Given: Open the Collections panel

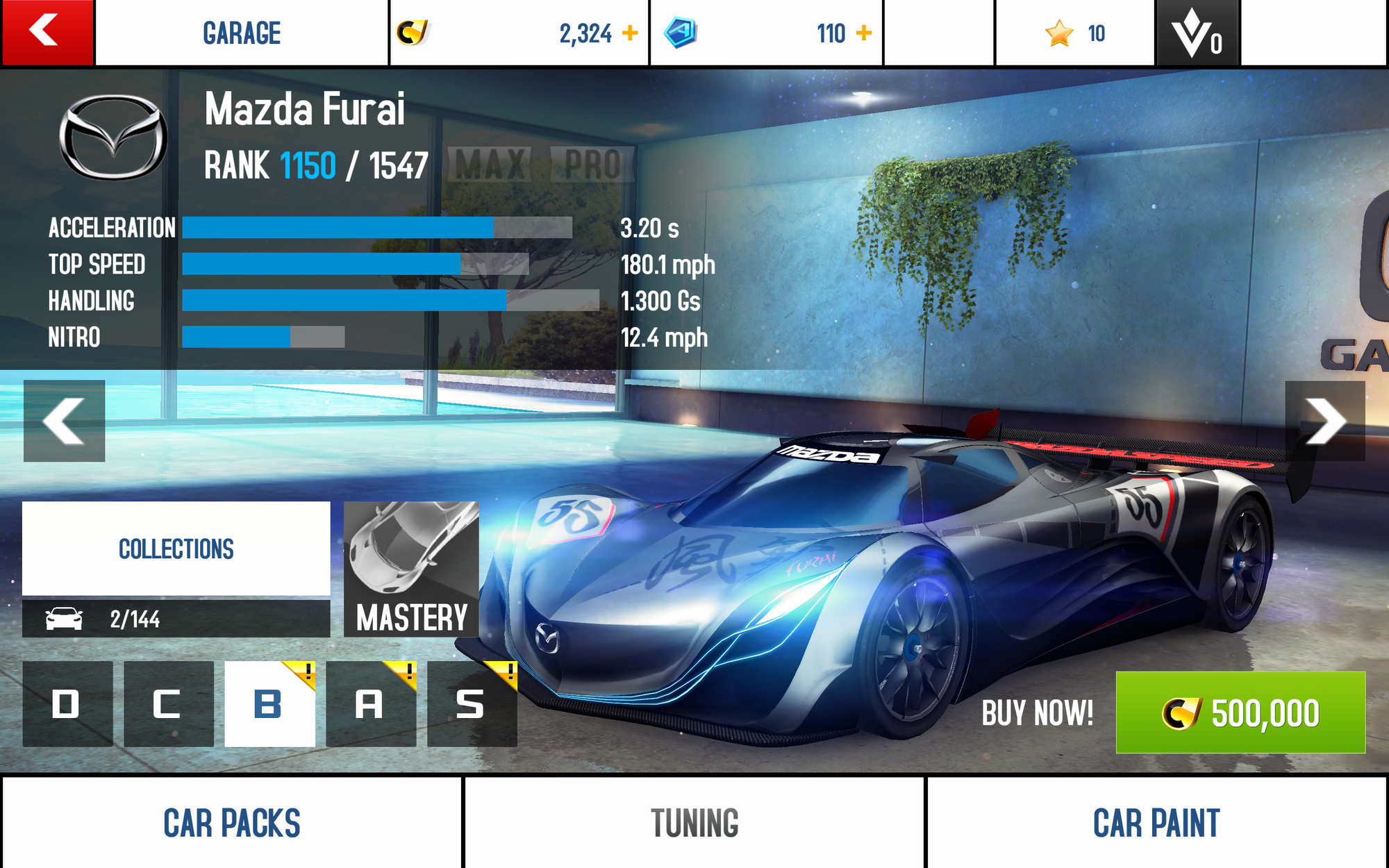Looking at the screenshot, I should click(x=176, y=549).
